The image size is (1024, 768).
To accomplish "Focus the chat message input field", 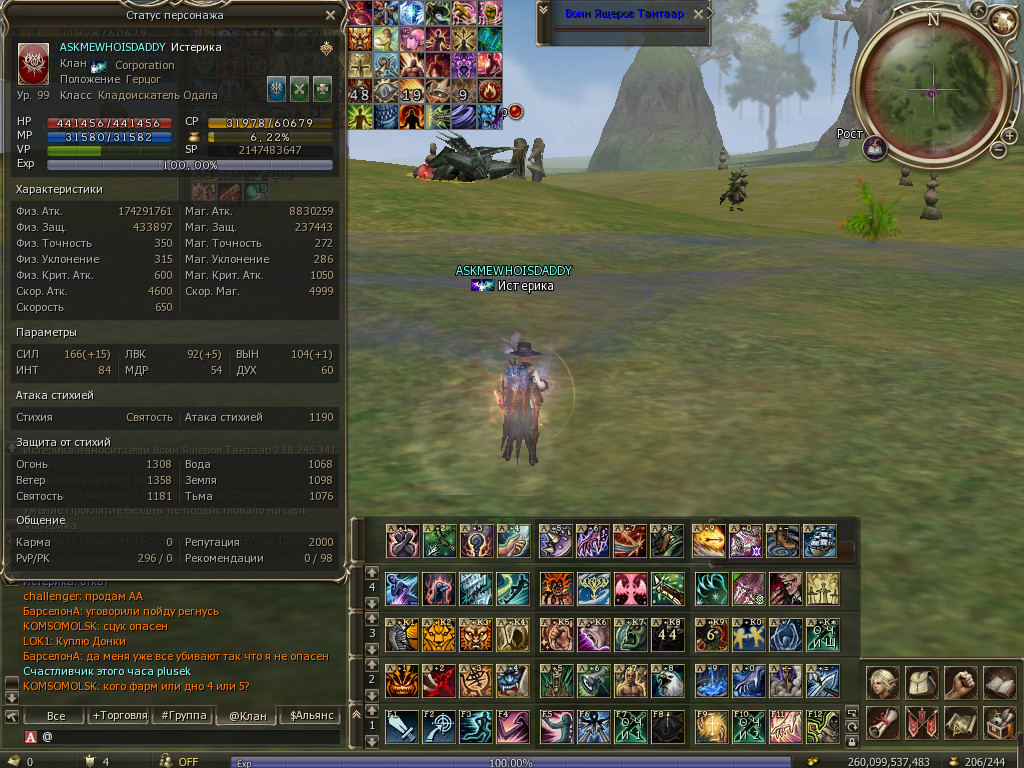I will [x=190, y=737].
